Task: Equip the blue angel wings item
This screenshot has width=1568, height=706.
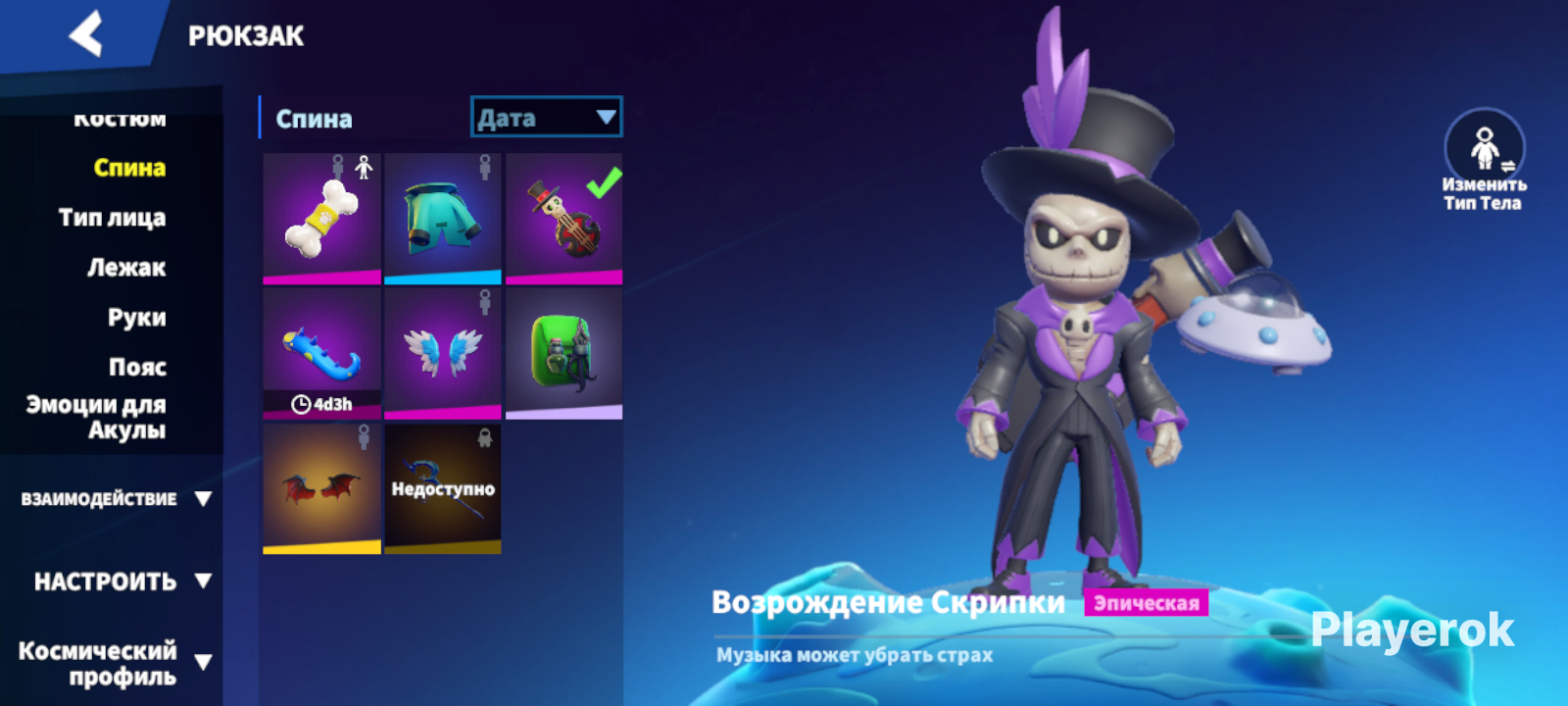Action: (x=443, y=352)
